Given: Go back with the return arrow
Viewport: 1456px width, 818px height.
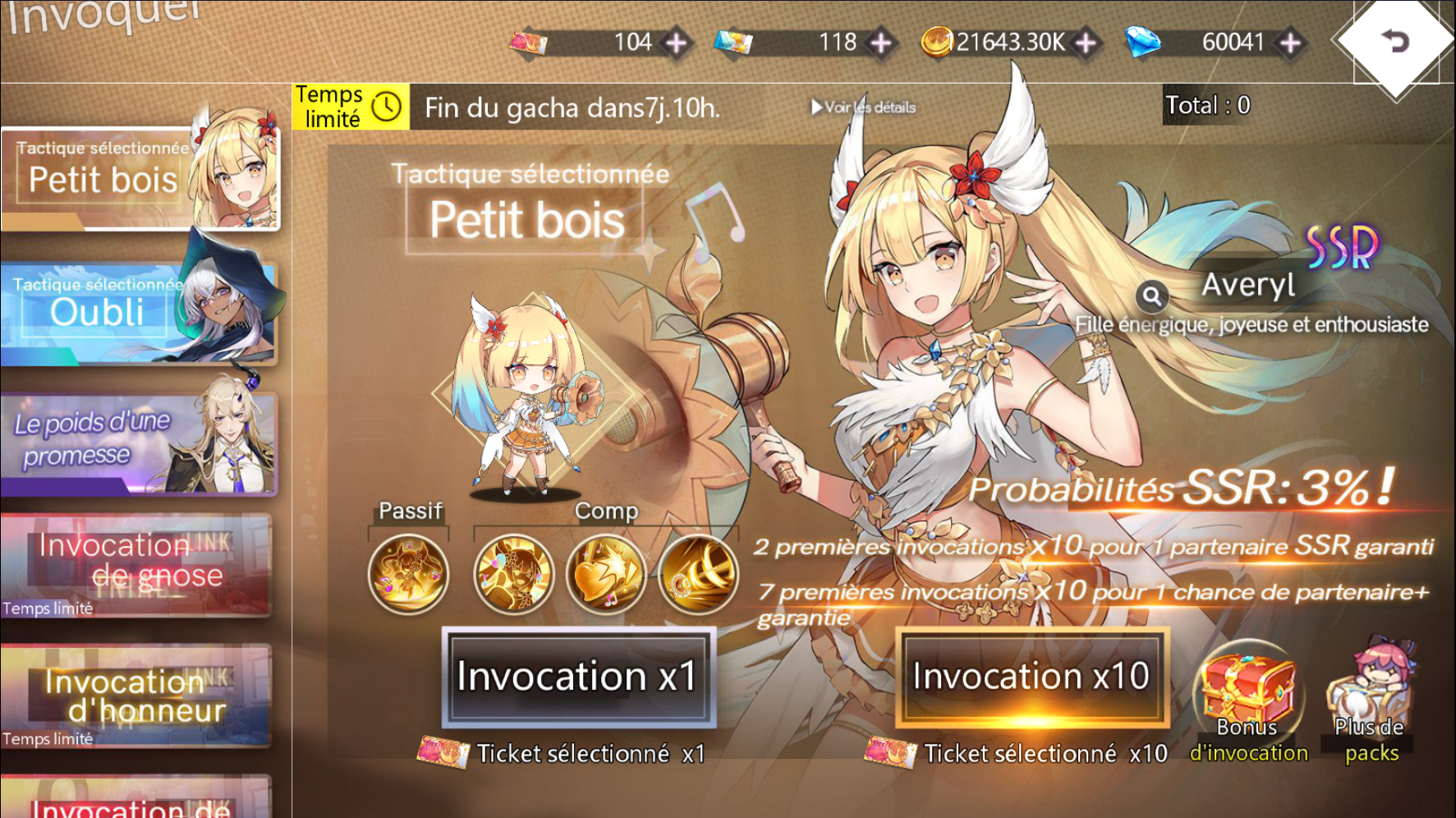Looking at the screenshot, I should coord(1395,41).
